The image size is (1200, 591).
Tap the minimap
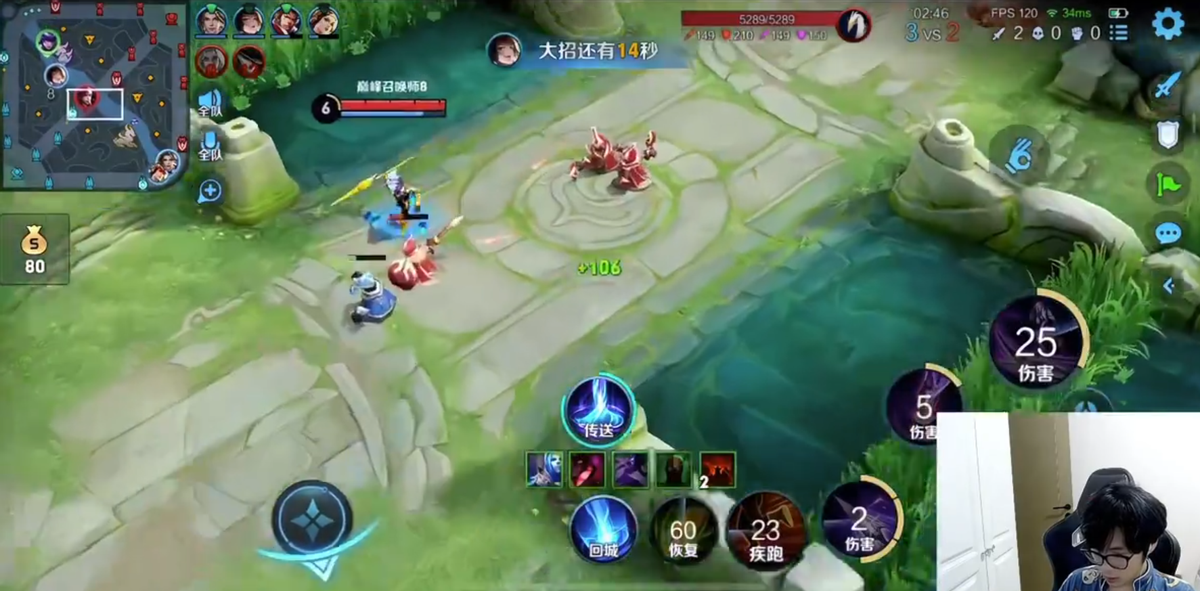point(95,96)
